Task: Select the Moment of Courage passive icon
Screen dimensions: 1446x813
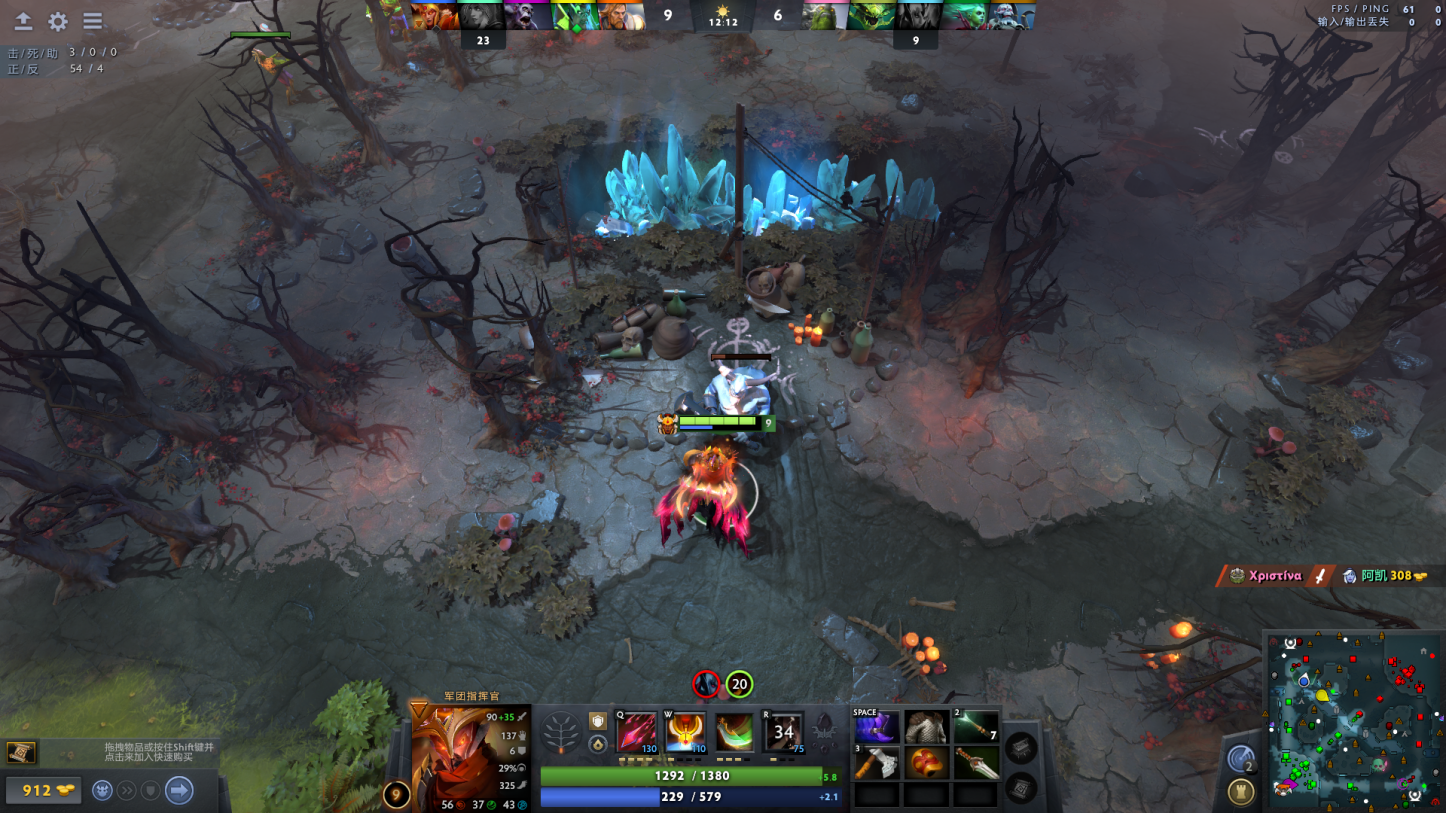Action: [x=734, y=732]
